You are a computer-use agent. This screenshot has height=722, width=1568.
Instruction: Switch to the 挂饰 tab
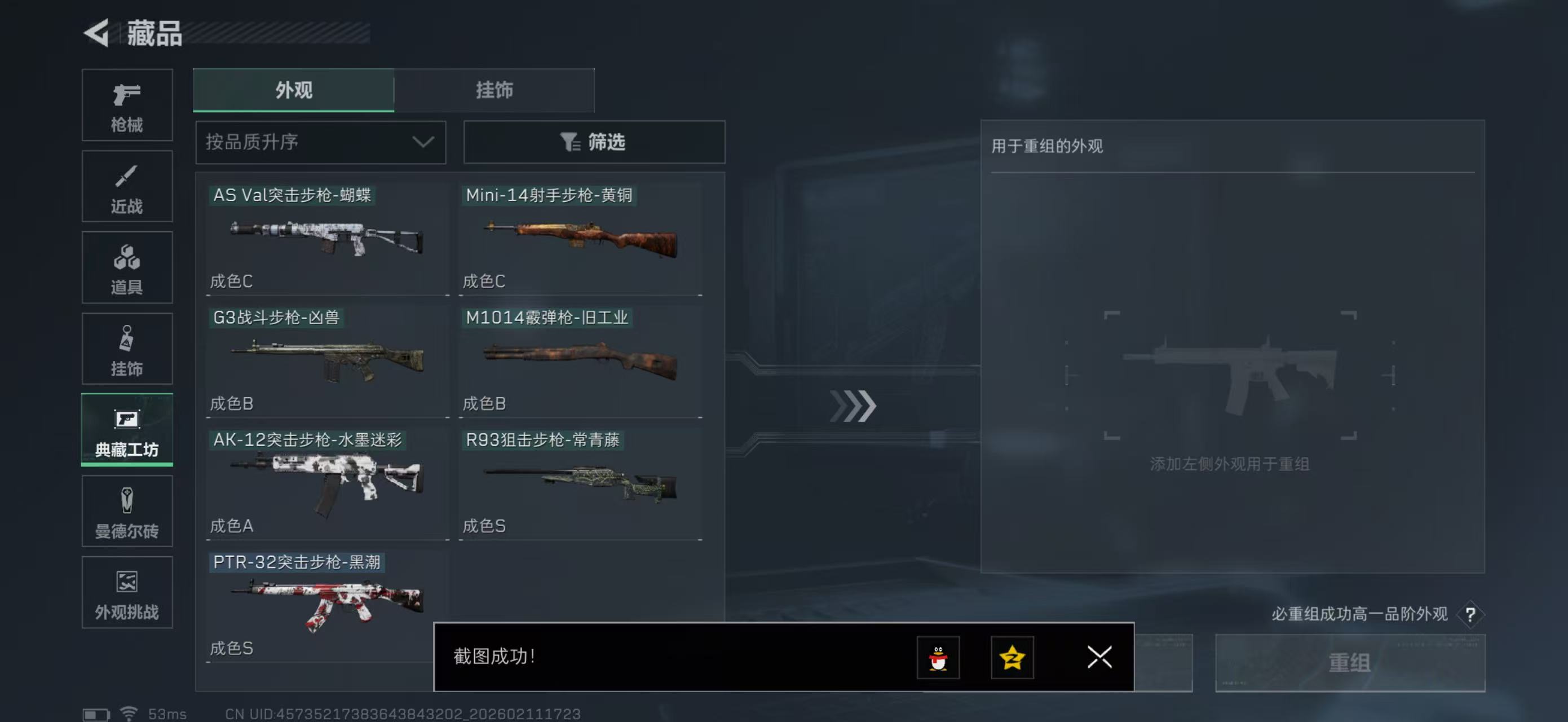point(494,90)
